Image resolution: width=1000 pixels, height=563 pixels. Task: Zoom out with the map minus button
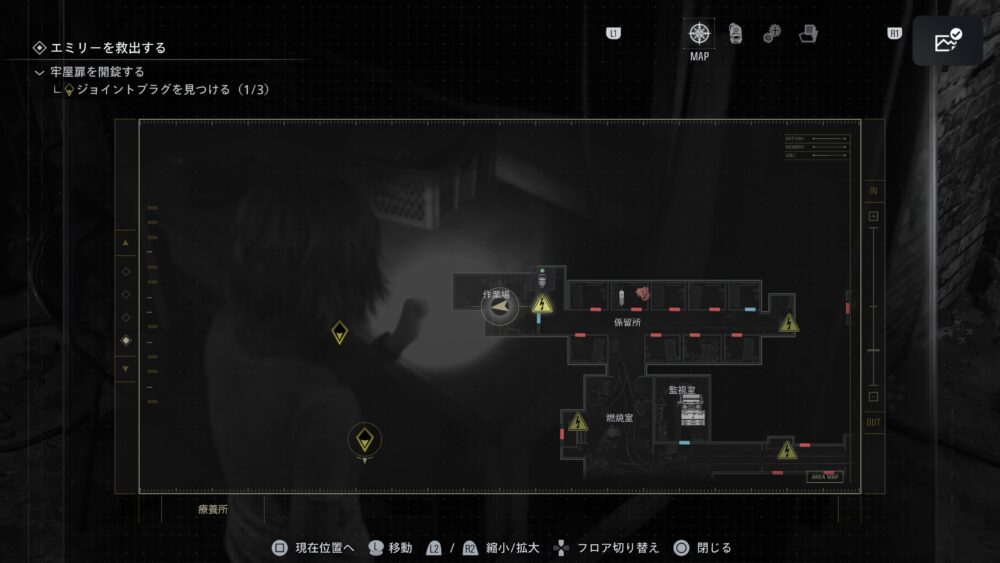click(x=873, y=397)
